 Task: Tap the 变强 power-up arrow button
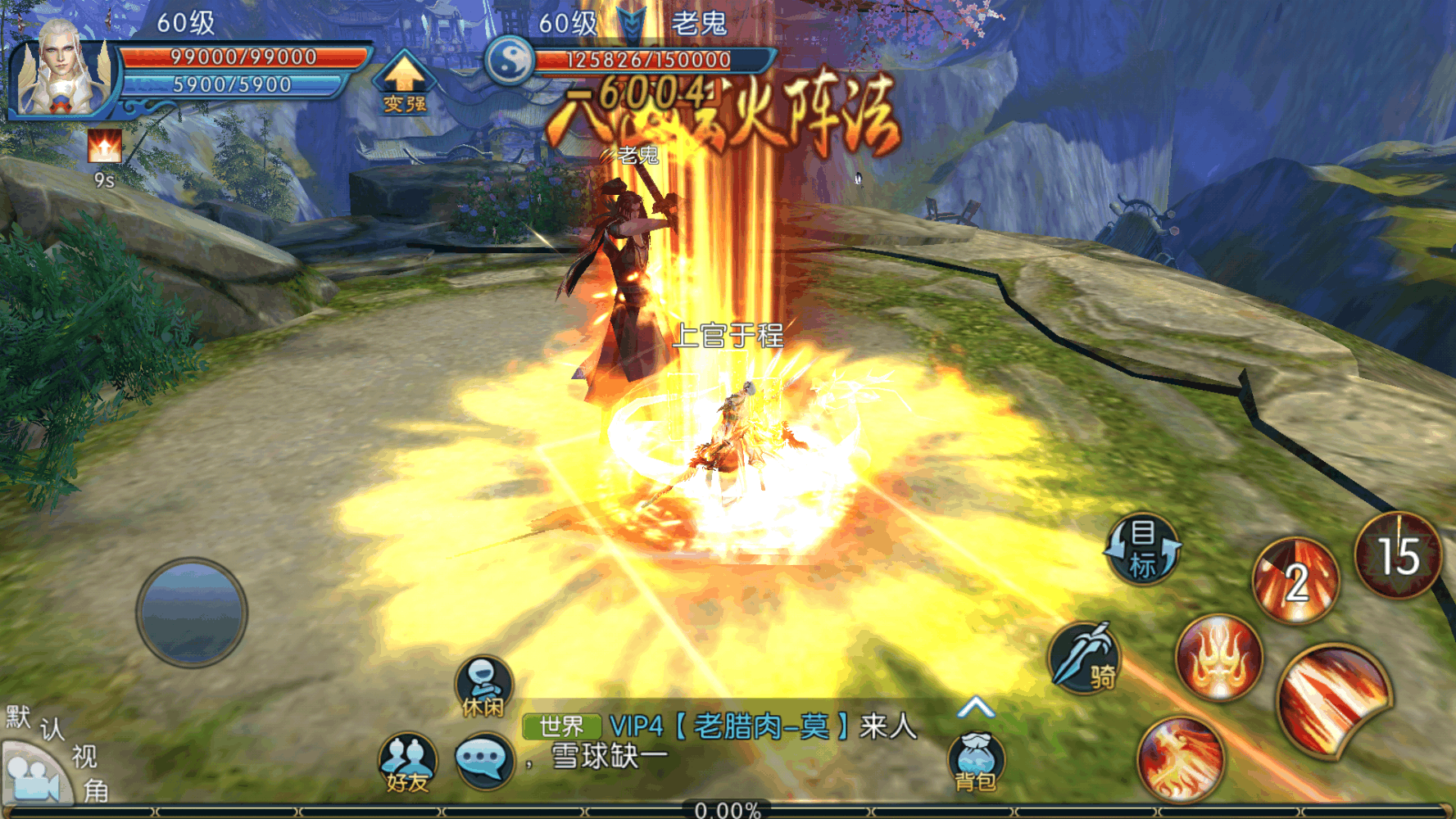coord(404,82)
